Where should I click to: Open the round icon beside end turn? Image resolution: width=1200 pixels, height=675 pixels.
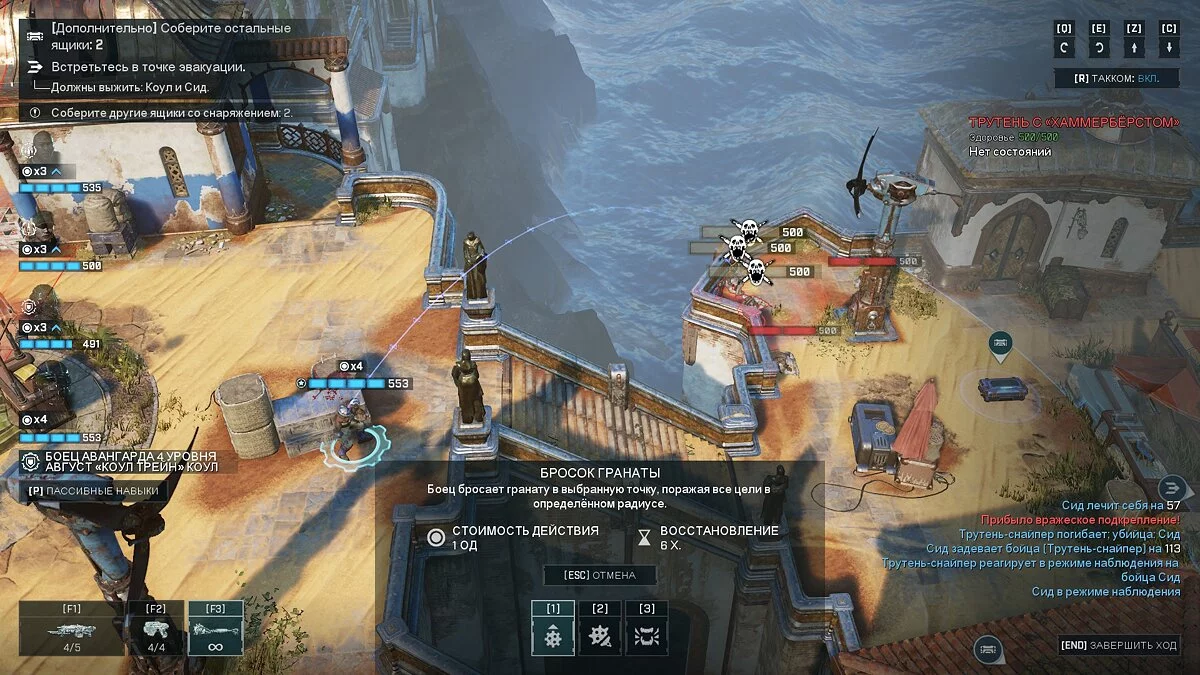(988, 649)
